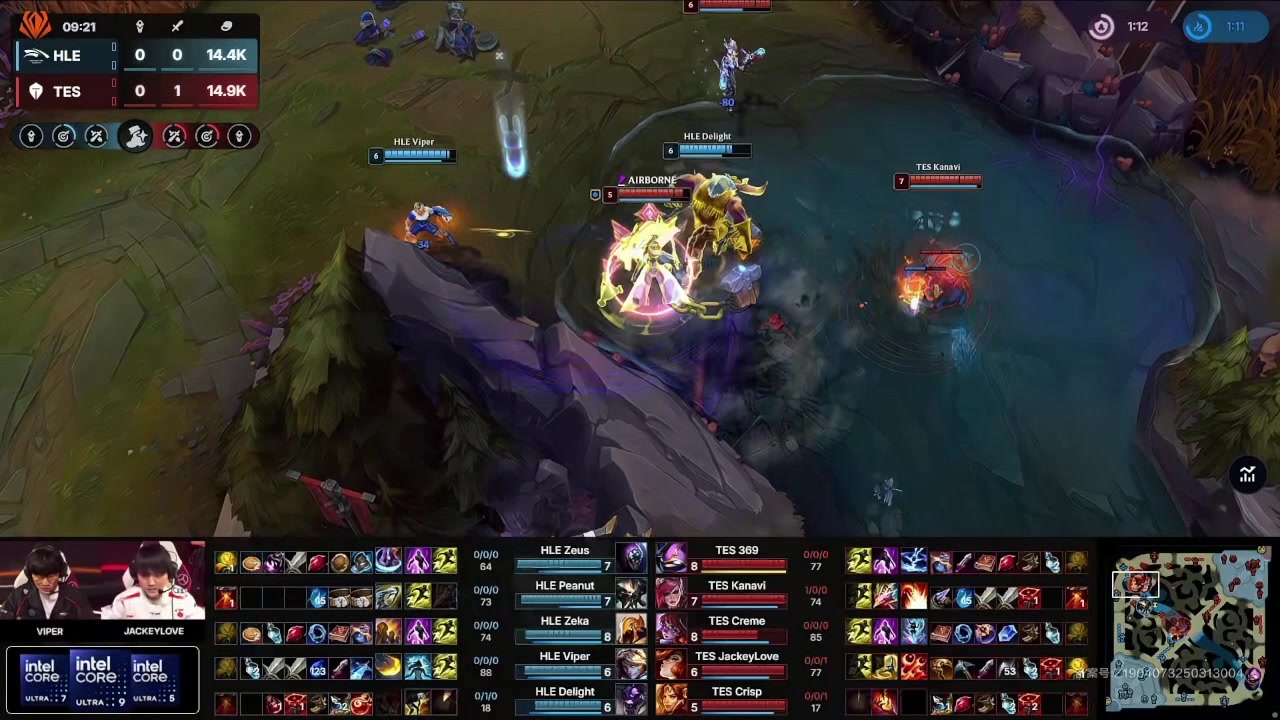
Task: Pick TES 369's champion portrait
Action: (x=671, y=558)
